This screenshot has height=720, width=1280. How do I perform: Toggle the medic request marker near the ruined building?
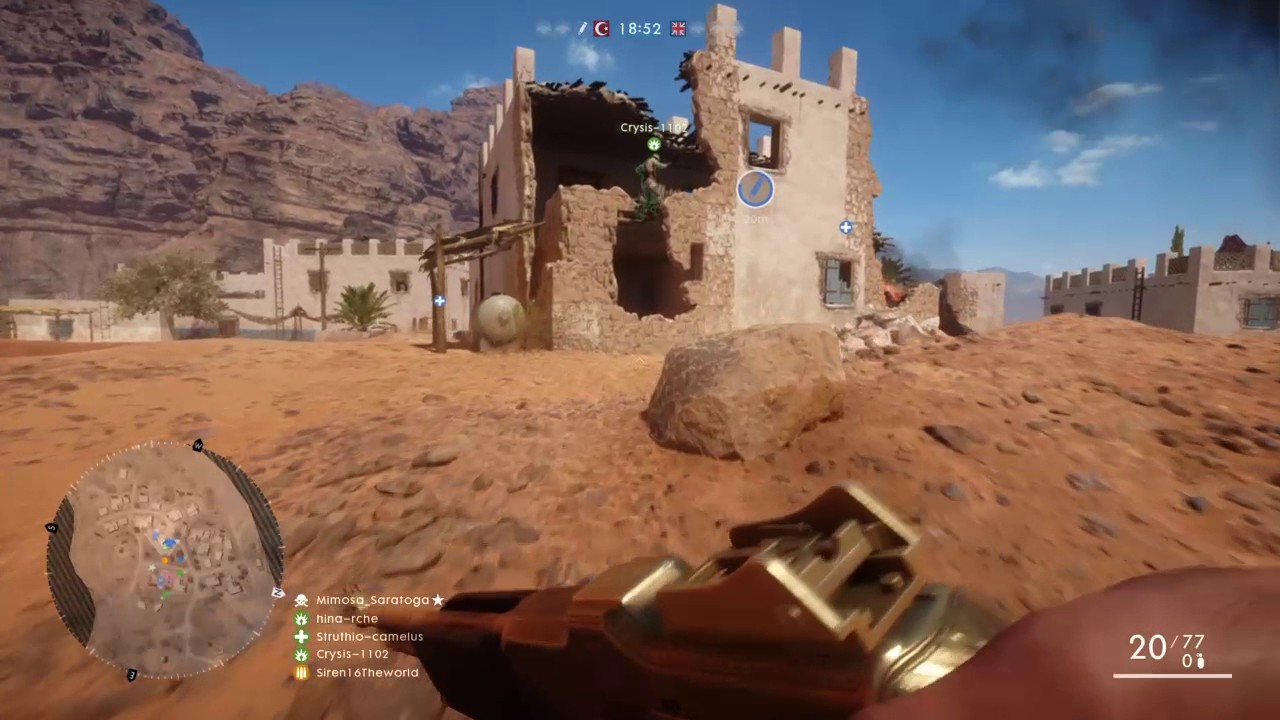tap(845, 228)
